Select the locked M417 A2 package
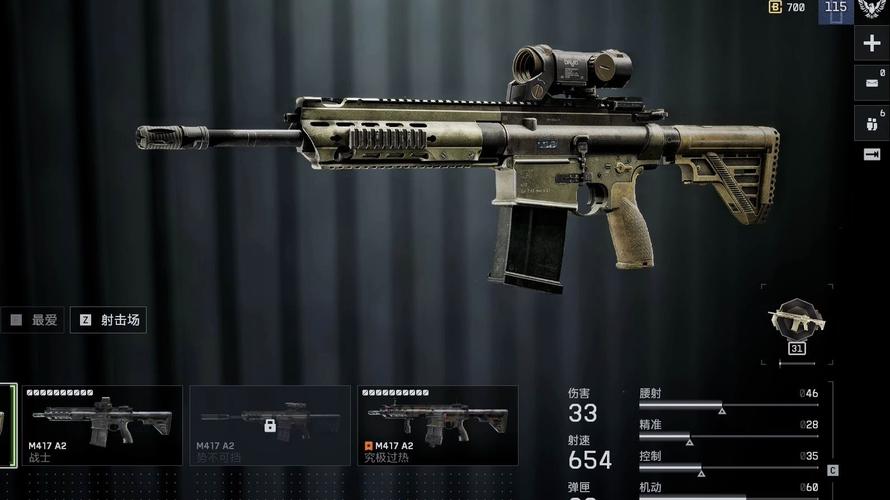This screenshot has height=500, width=890. [x=270, y=427]
